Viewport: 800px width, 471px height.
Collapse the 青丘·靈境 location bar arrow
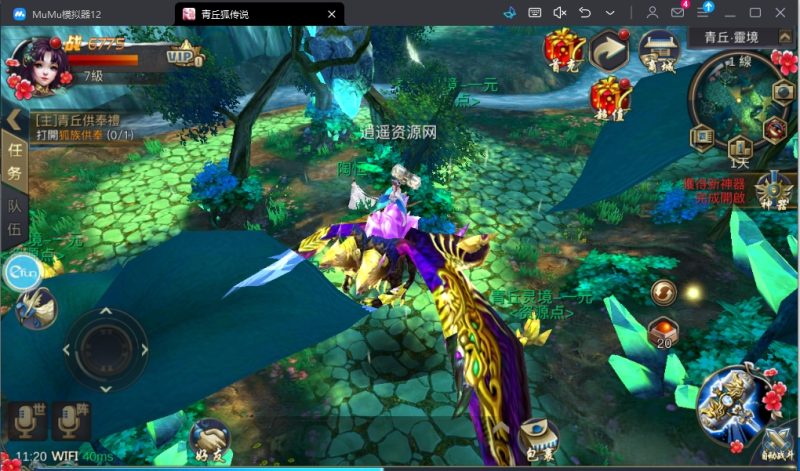pos(785,38)
